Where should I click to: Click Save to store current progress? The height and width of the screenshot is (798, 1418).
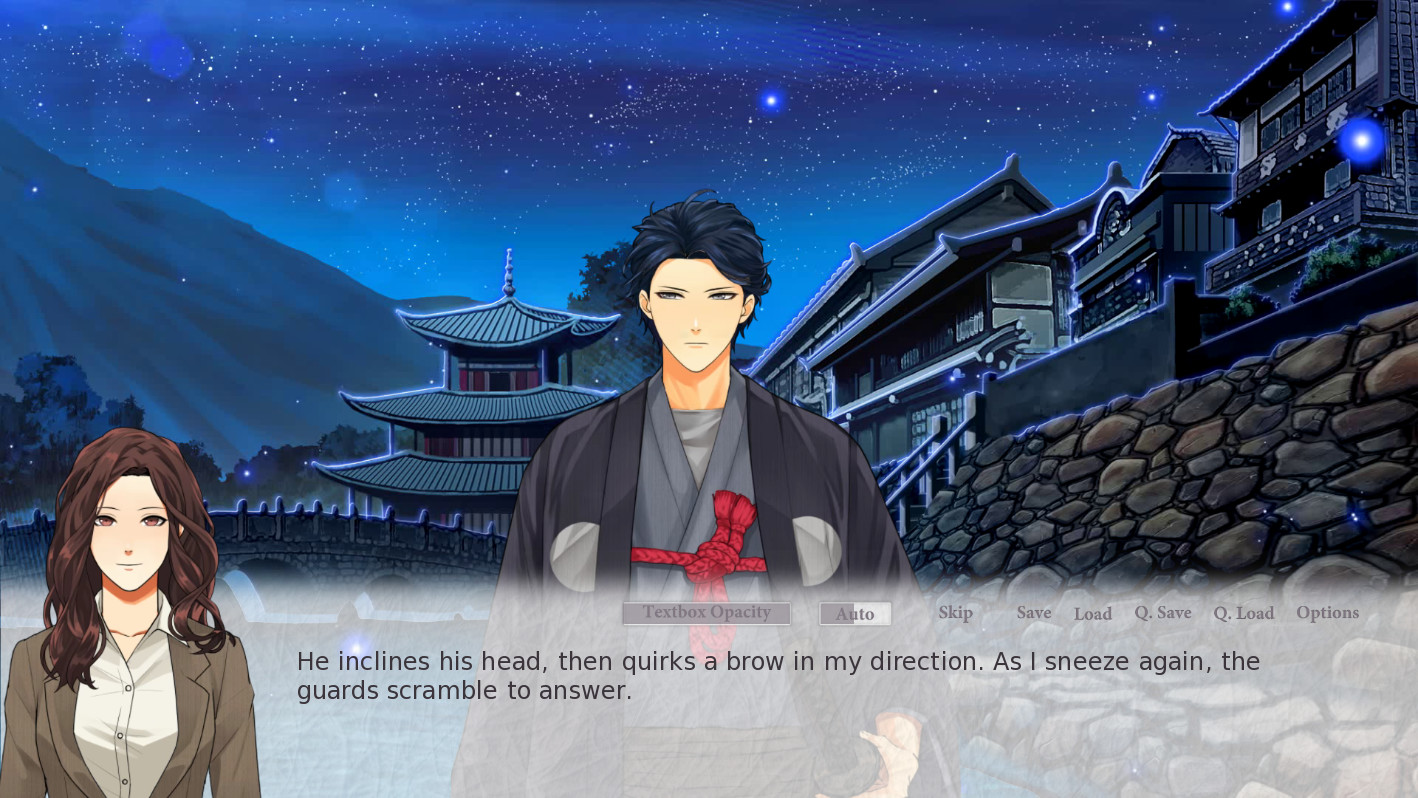point(1033,612)
